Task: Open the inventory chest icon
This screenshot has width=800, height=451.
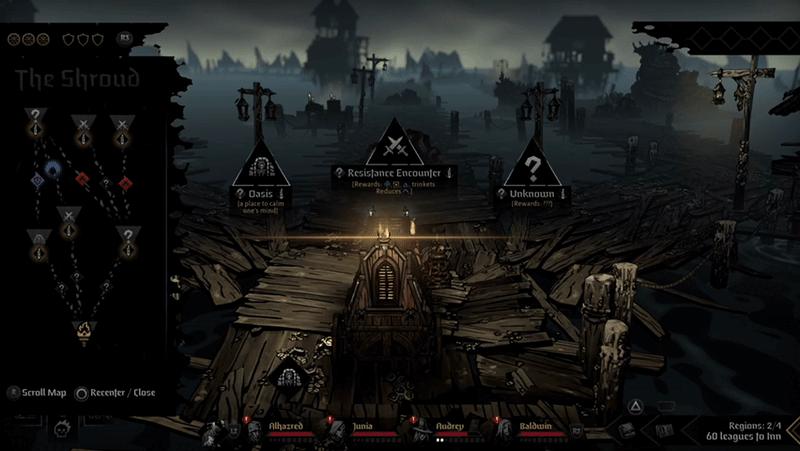Action: coord(626,430)
